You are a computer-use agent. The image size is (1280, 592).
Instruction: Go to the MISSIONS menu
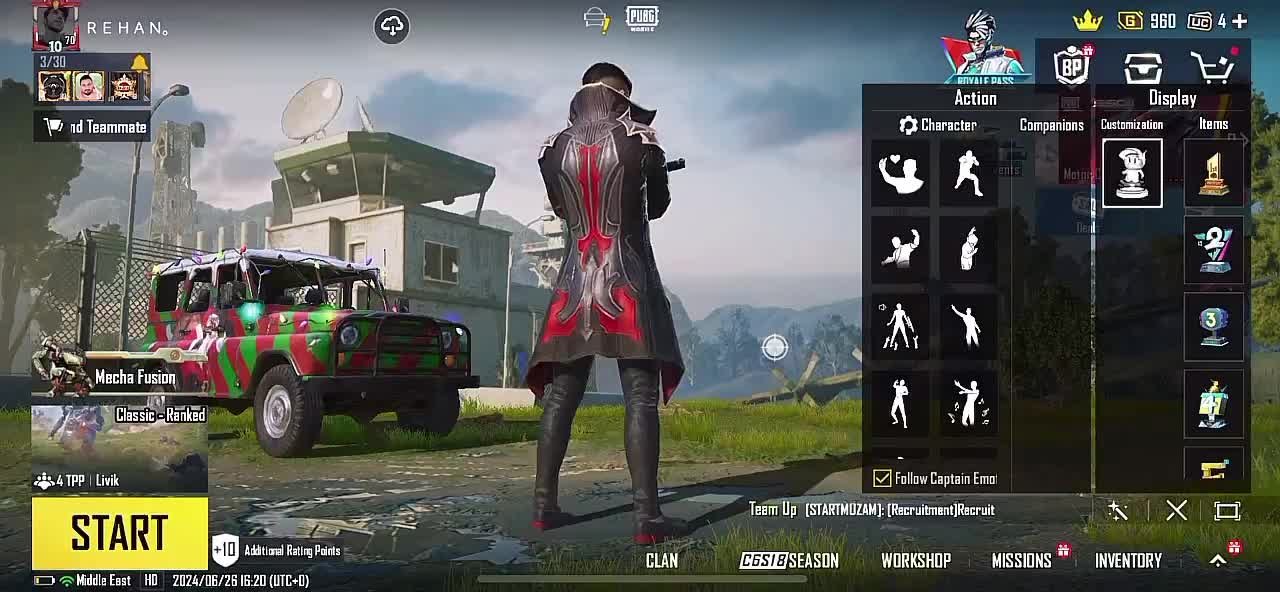click(x=1021, y=561)
